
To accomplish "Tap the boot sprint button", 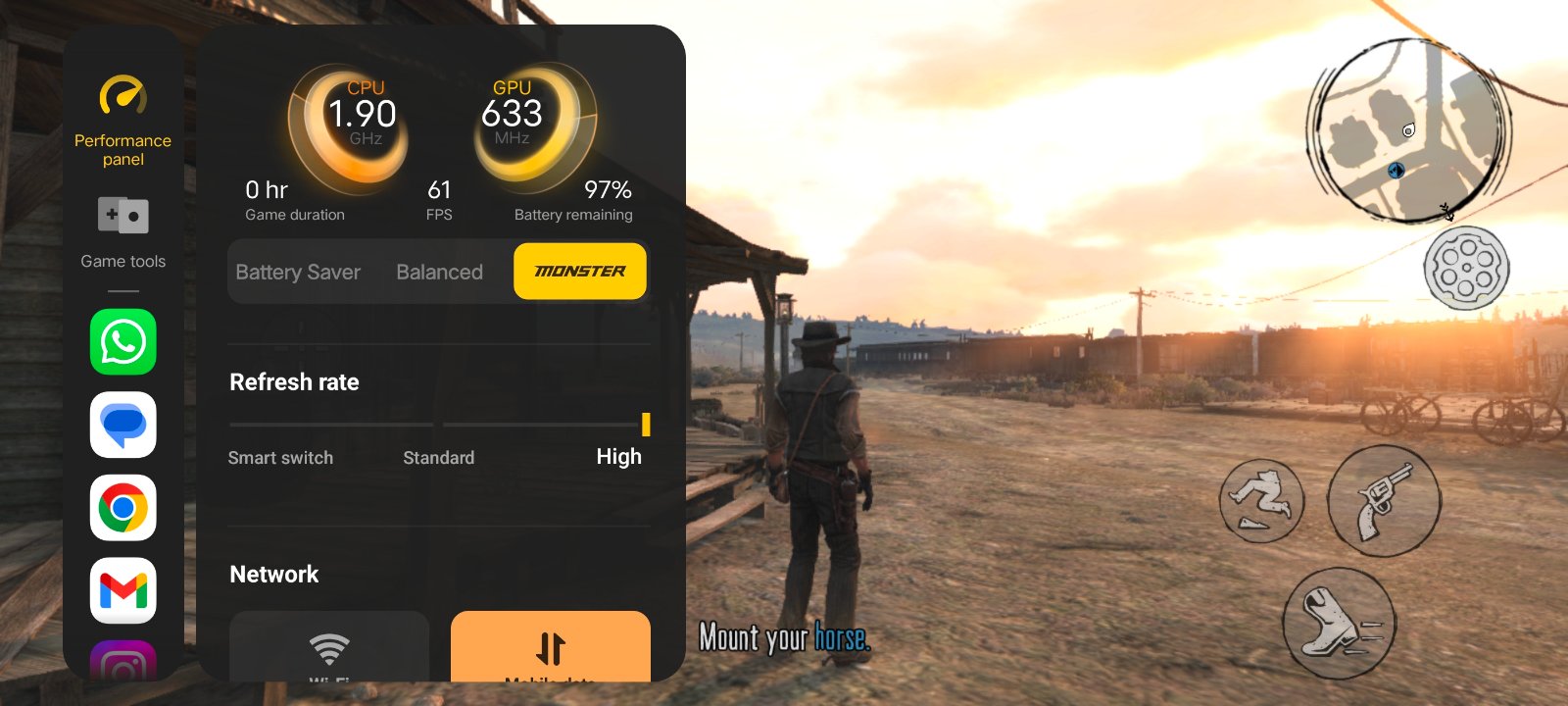I will [x=1339, y=624].
